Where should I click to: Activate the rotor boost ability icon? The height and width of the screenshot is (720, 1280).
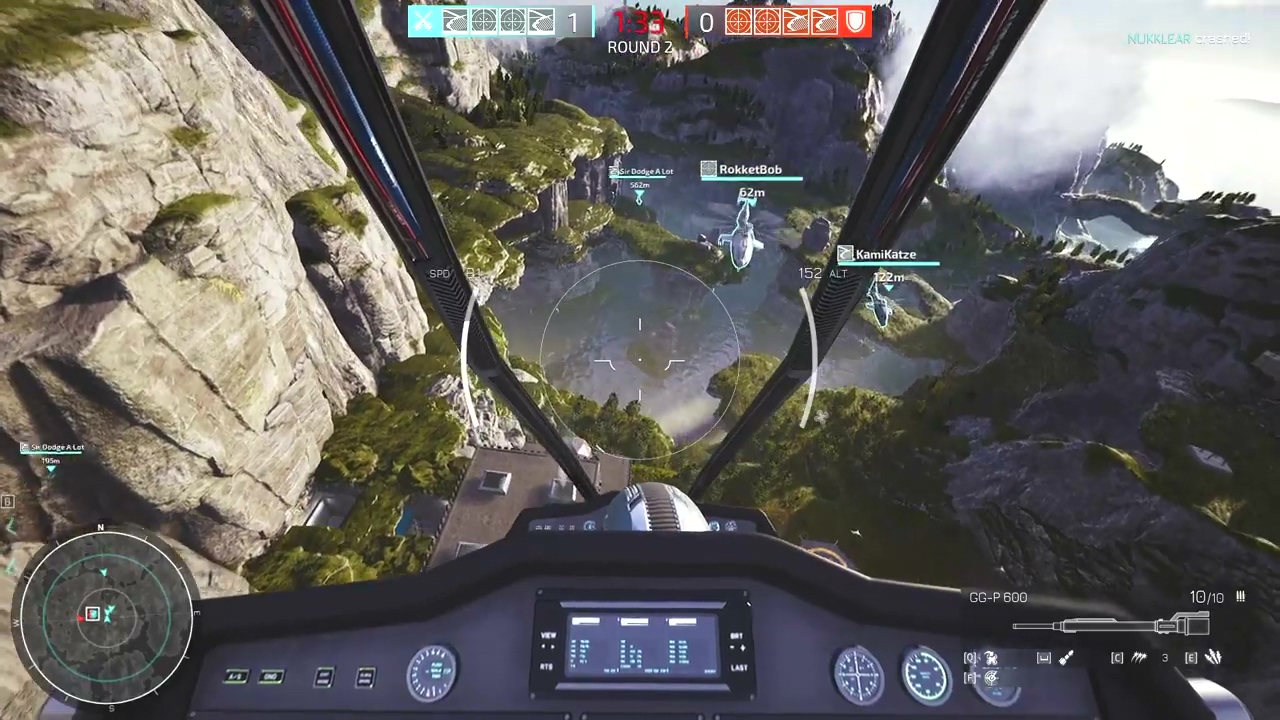click(991, 658)
